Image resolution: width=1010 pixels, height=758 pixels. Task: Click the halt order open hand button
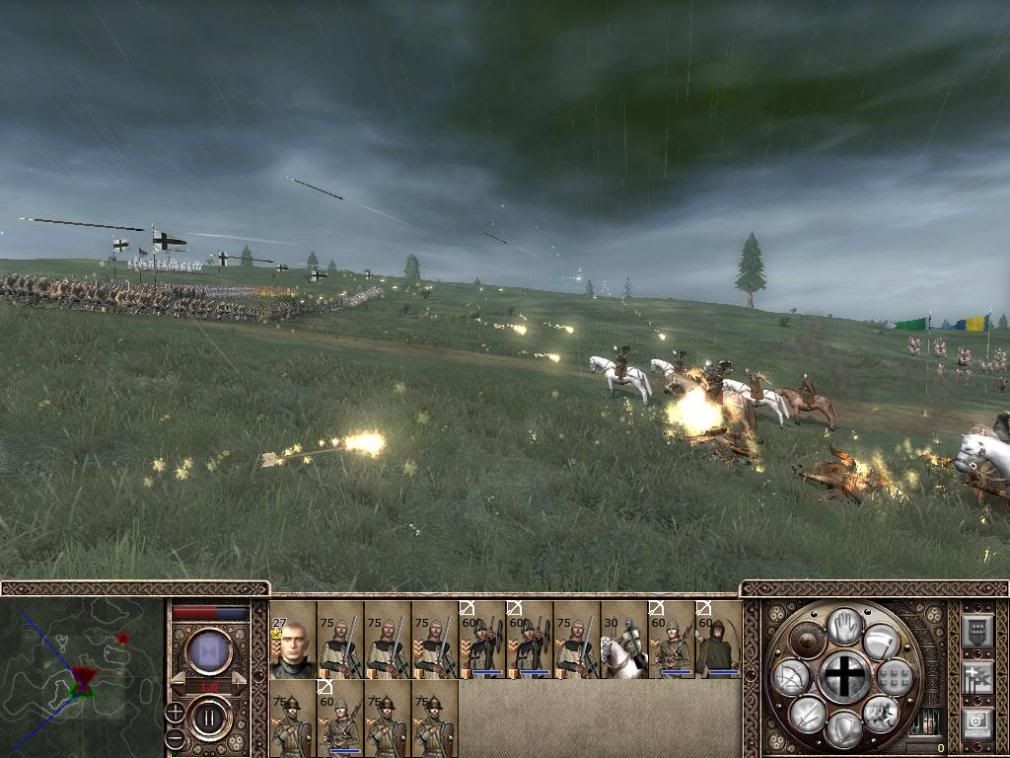pyautogui.click(x=844, y=626)
